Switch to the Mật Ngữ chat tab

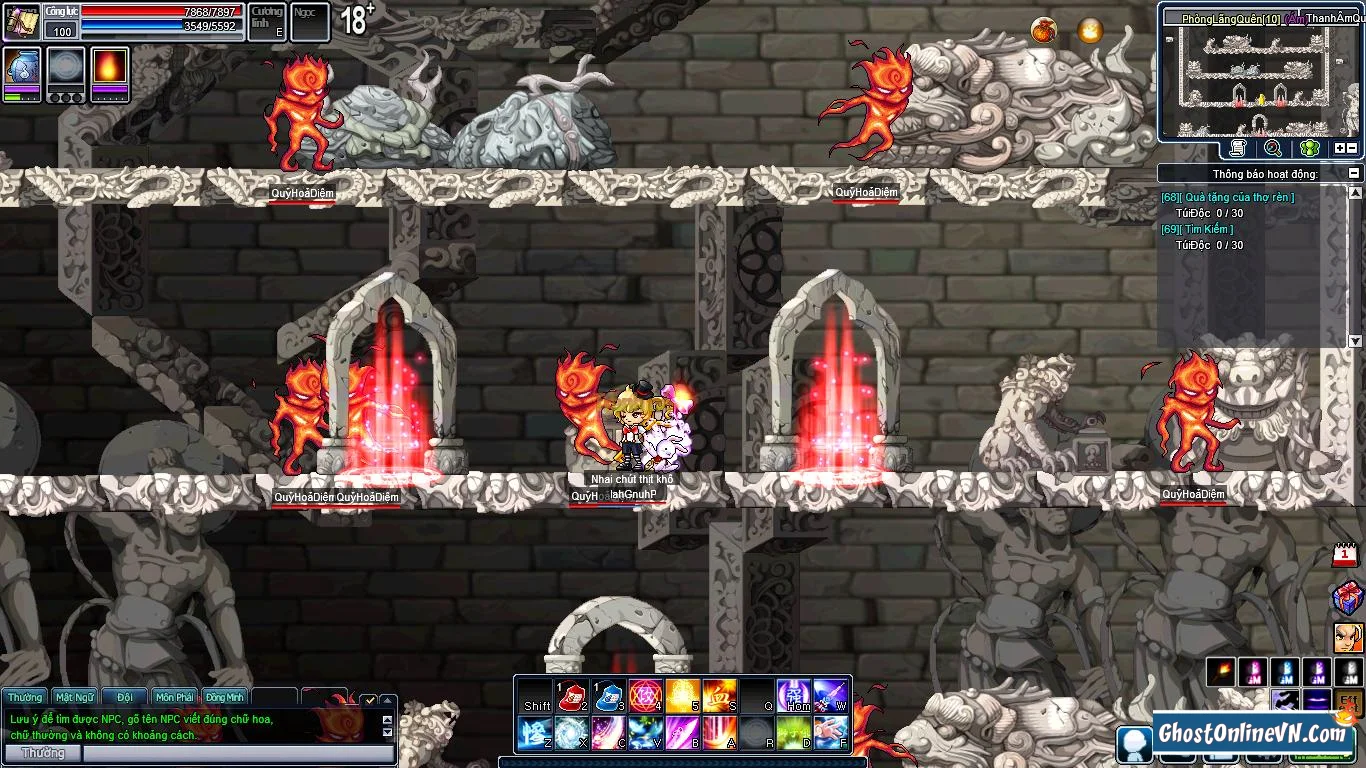(75, 697)
